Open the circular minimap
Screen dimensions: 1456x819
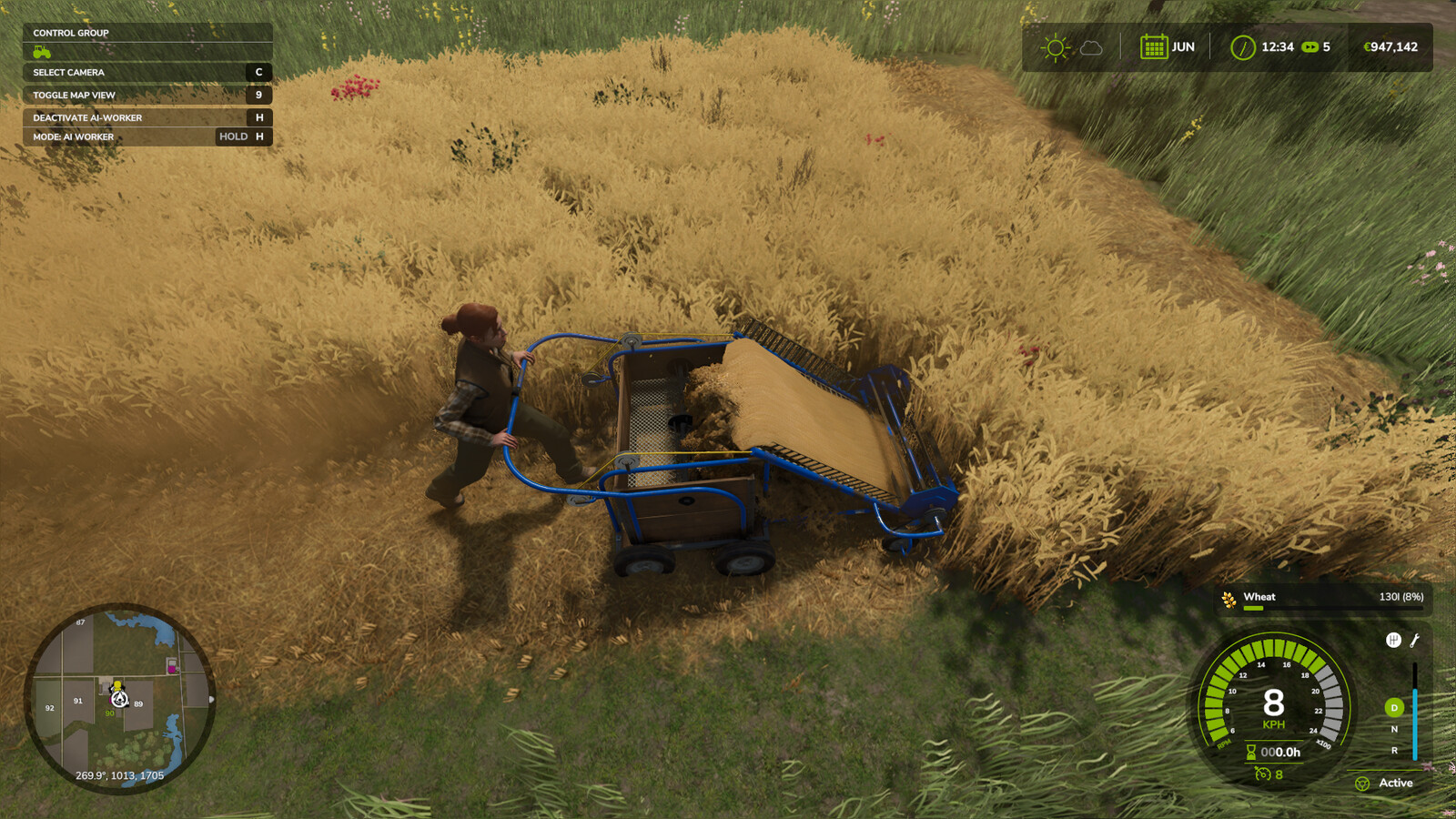coord(119,698)
